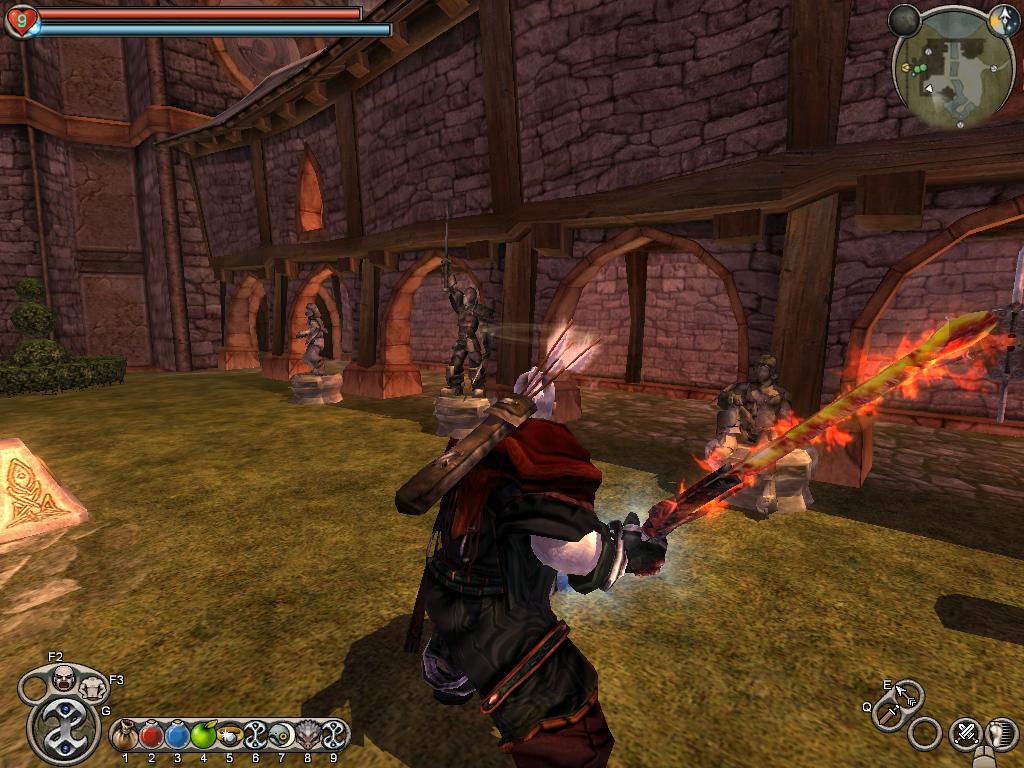The height and width of the screenshot is (768, 1024).
Task: Select the gold ring hotbar slot
Action: [230, 737]
